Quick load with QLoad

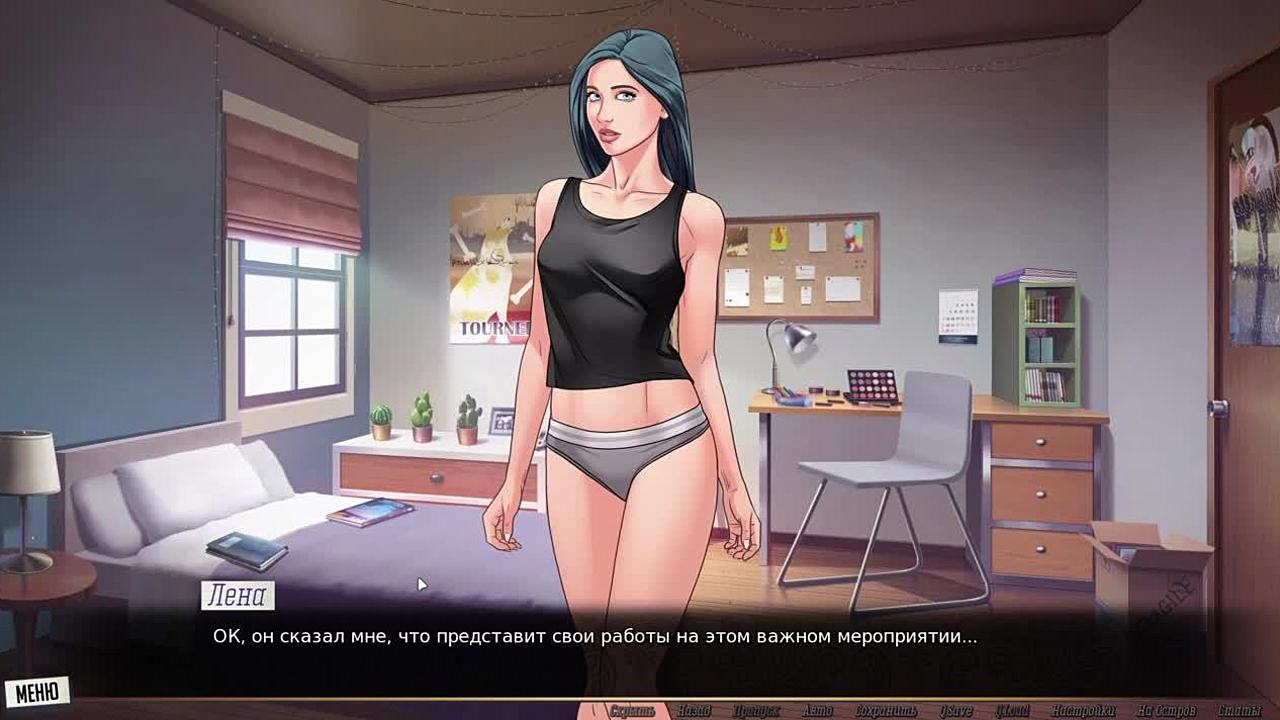1012,711
